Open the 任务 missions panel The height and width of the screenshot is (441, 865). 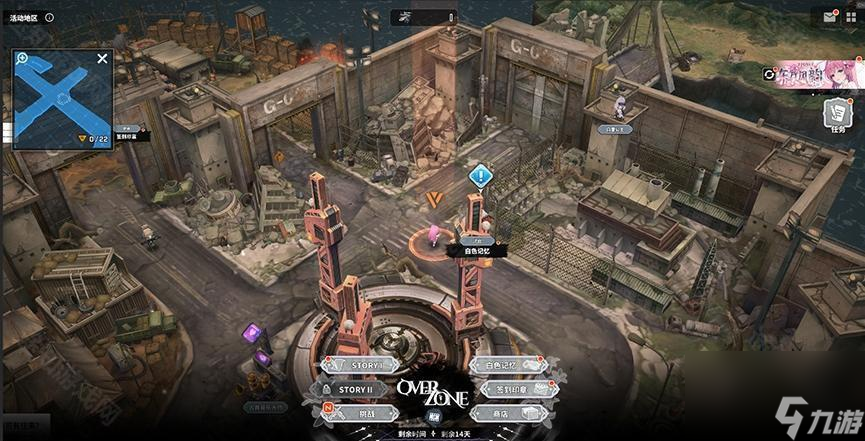pyautogui.click(x=837, y=114)
